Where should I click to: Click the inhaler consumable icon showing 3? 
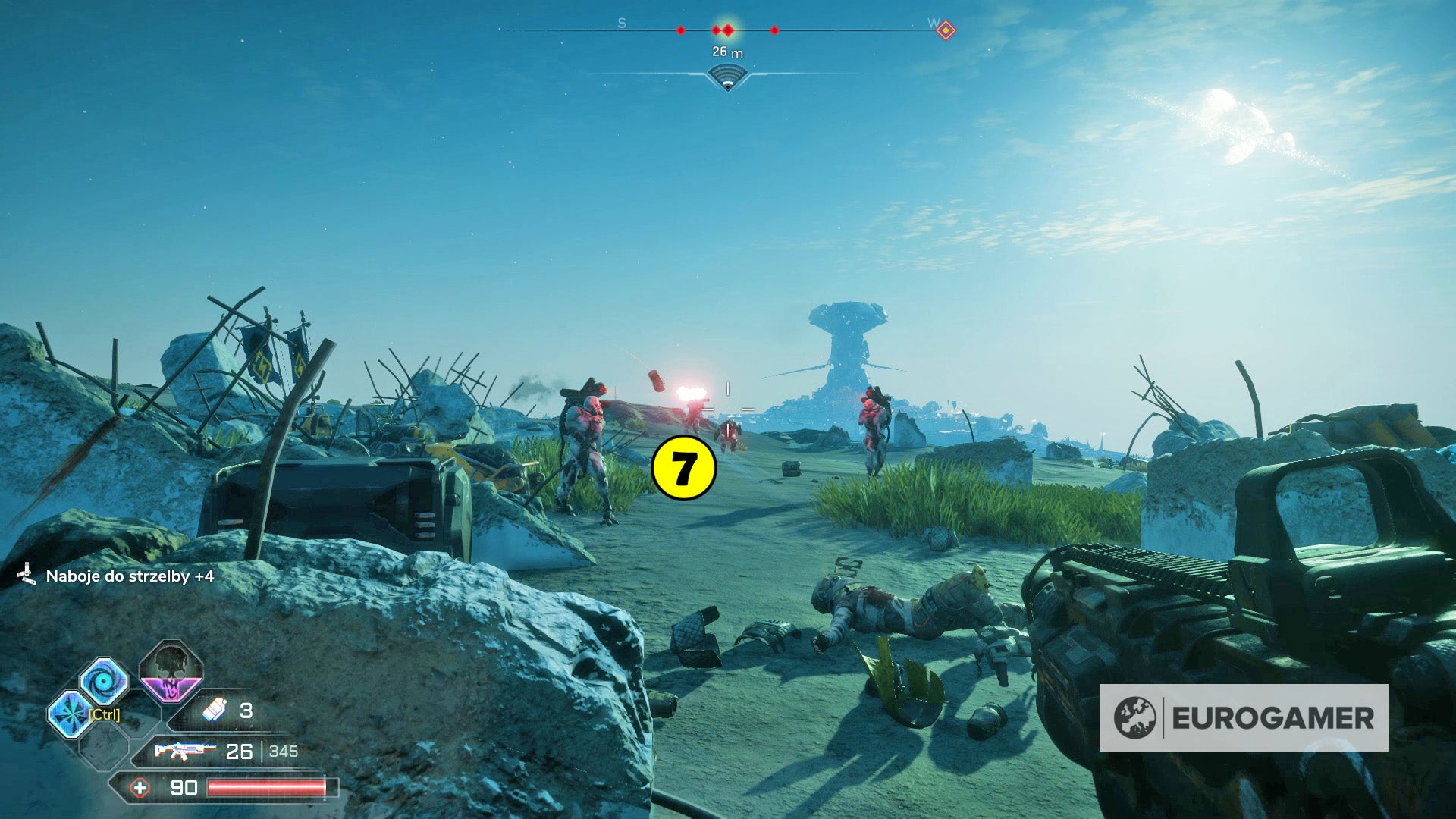(215, 711)
